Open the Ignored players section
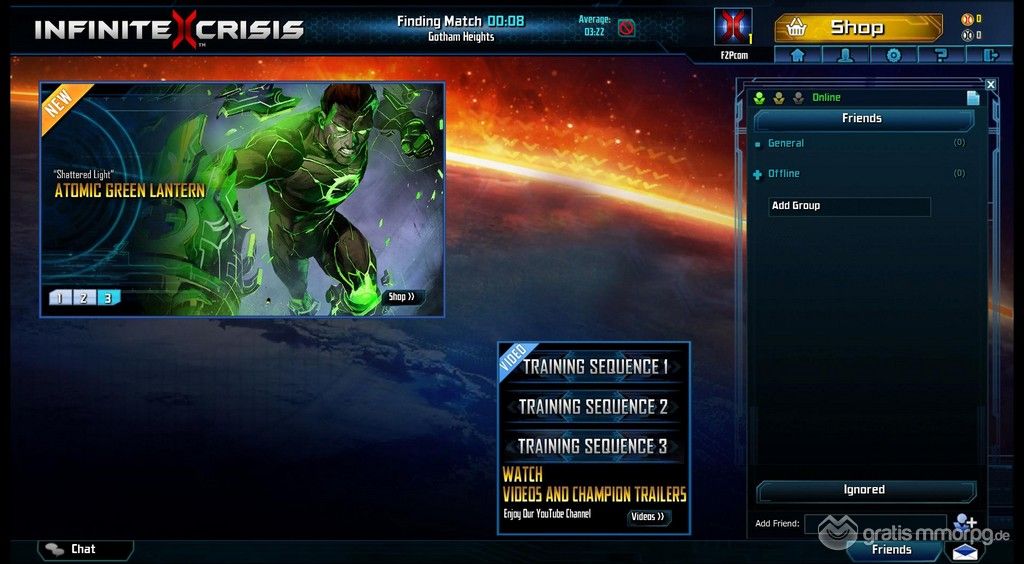1024x564 pixels. pyautogui.click(x=864, y=490)
